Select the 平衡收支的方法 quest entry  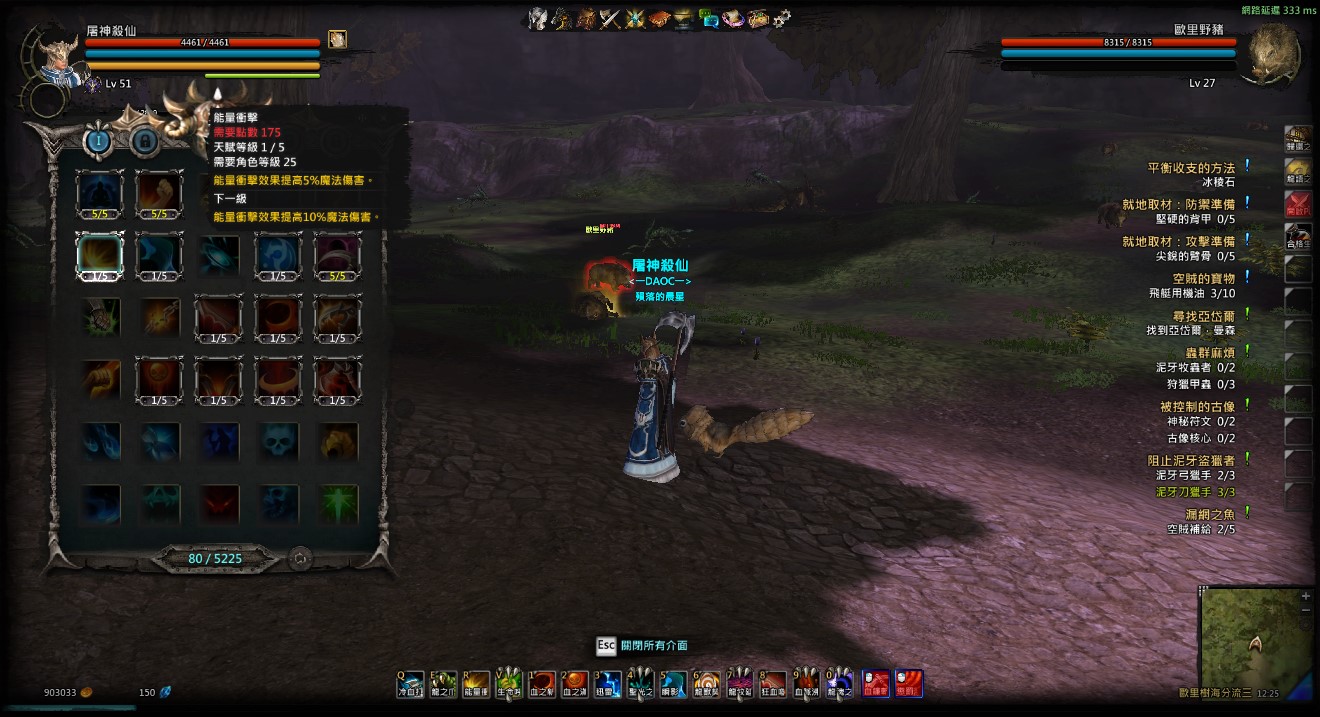tap(1190, 168)
